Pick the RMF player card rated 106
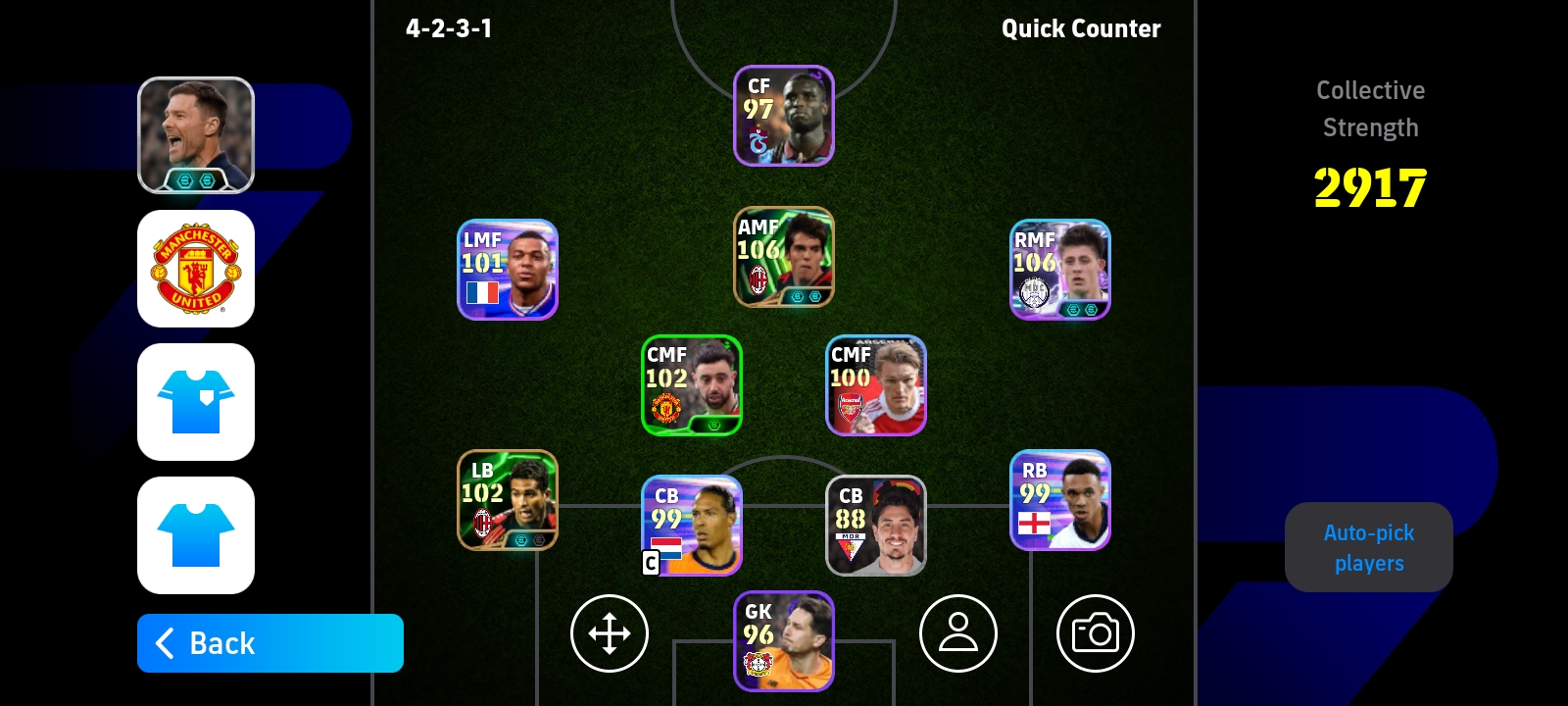This screenshot has height=706, width=1568. pos(1060,270)
